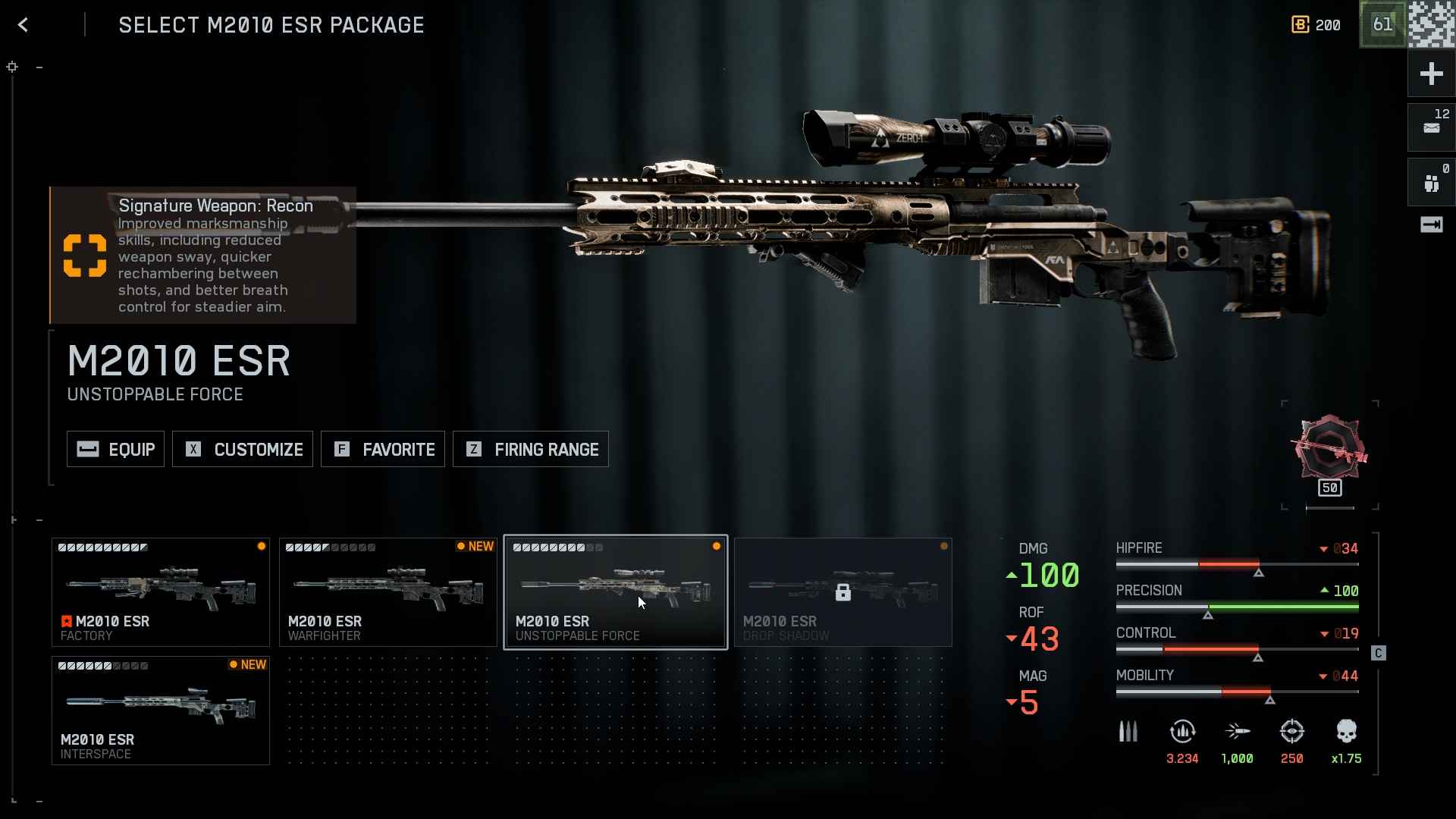1456x819 pixels.
Task: Go back using the top-left arrow
Action: pyautogui.click(x=24, y=25)
